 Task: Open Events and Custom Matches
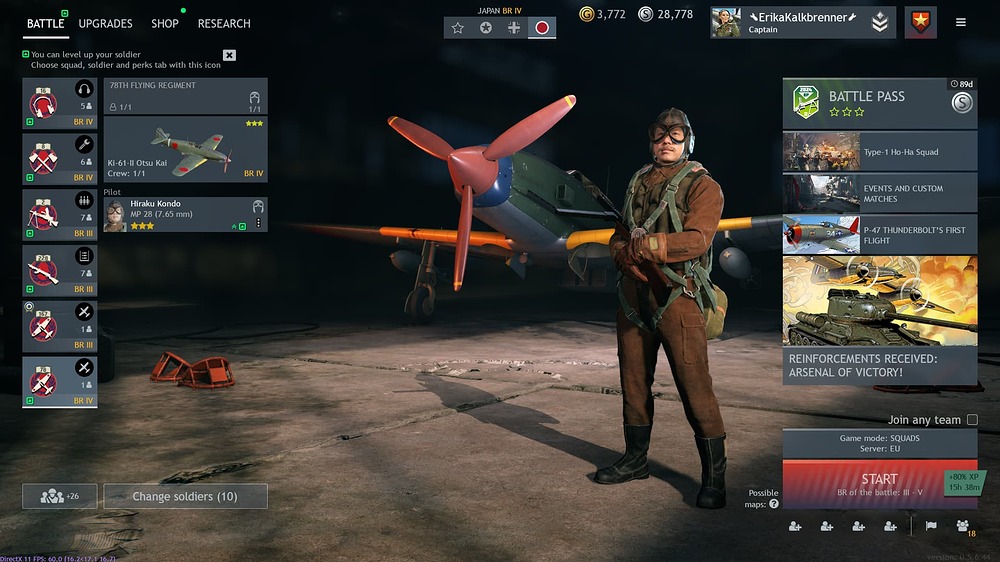click(879, 193)
